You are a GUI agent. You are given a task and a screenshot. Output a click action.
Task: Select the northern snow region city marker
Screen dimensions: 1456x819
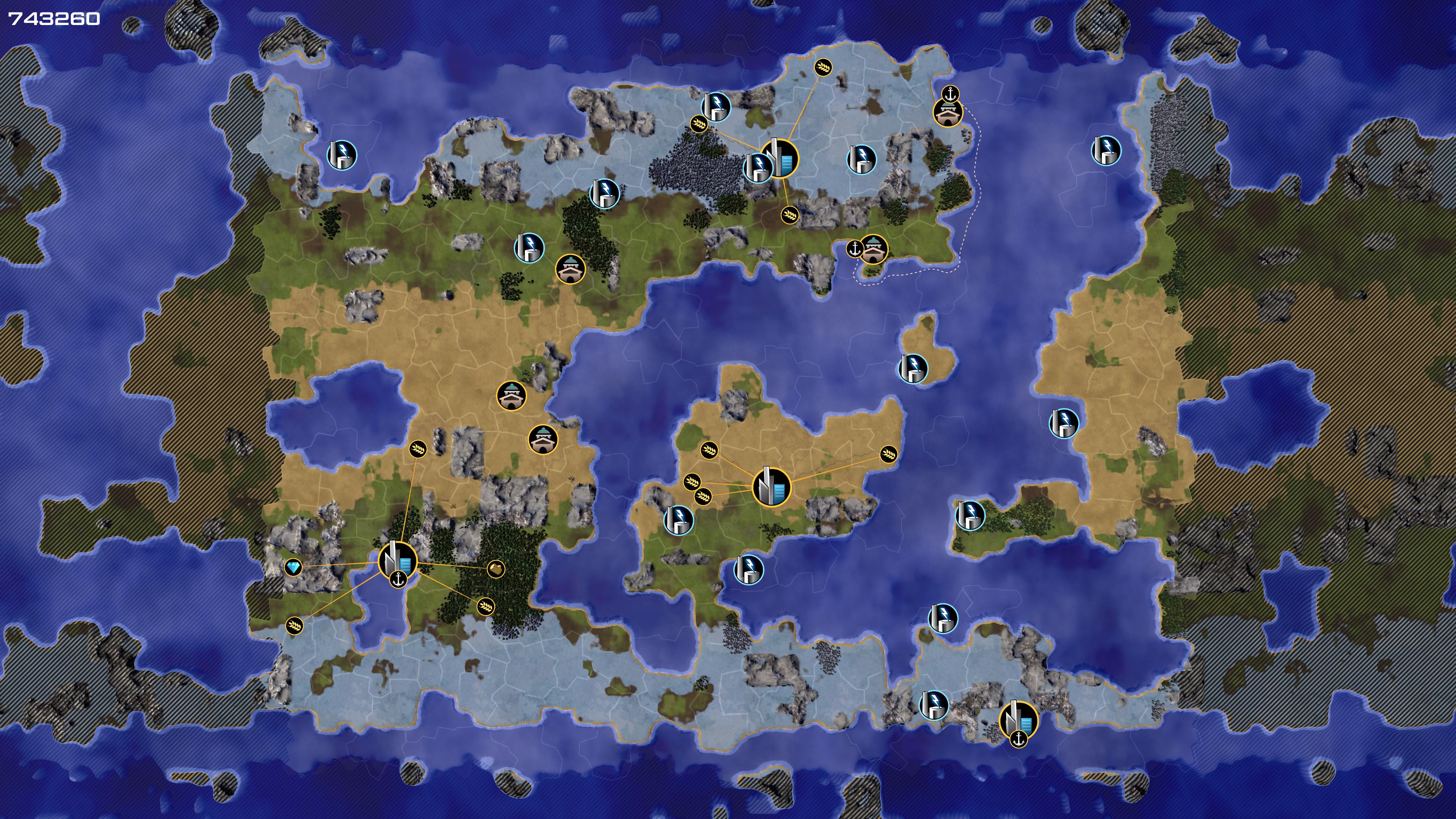click(x=780, y=159)
